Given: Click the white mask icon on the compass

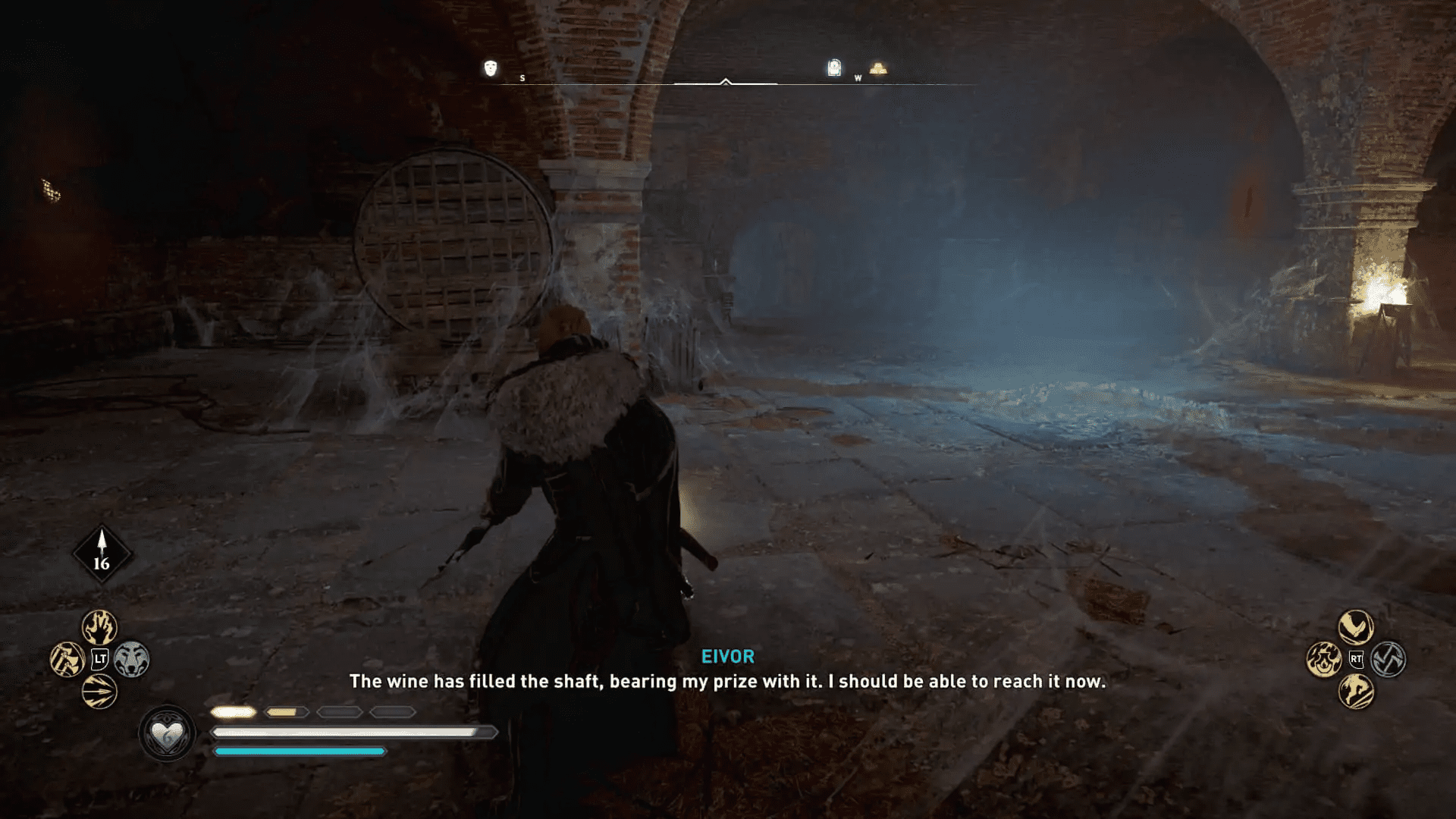Looking at the screenshot, I should (x=488, y=67).
